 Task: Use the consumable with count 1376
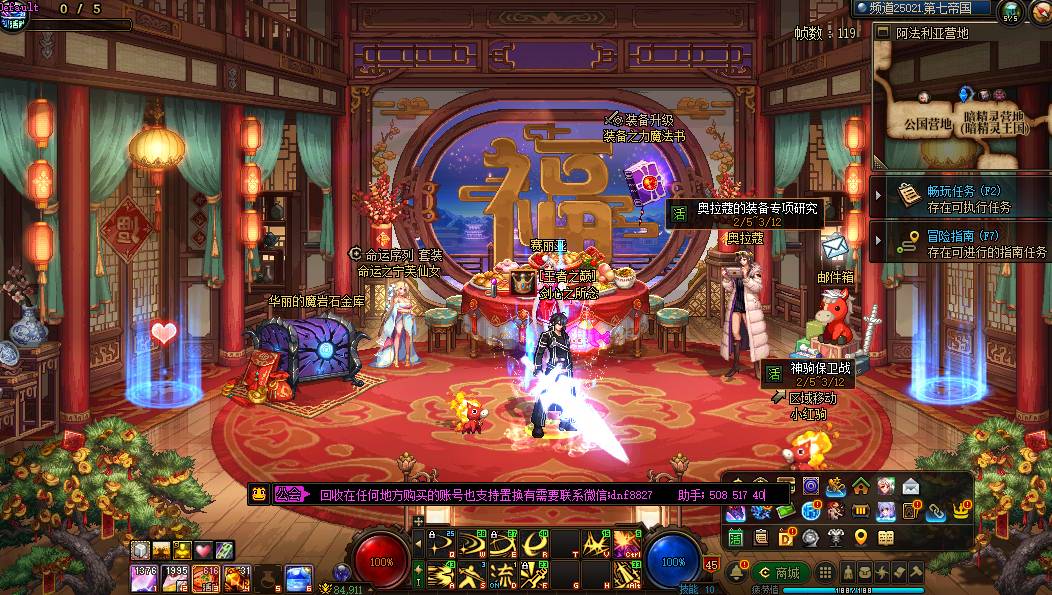click(143, 577)
